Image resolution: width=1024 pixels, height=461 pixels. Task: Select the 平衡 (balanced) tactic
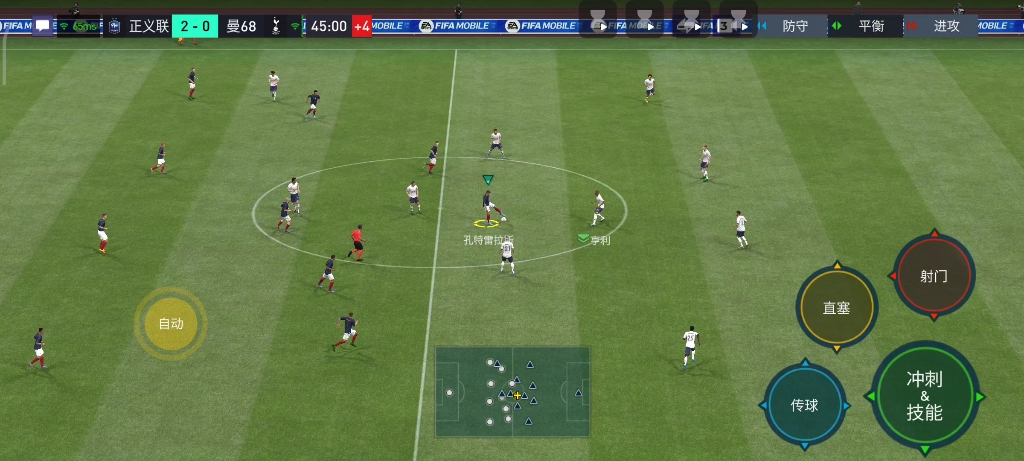pos(871,26)
